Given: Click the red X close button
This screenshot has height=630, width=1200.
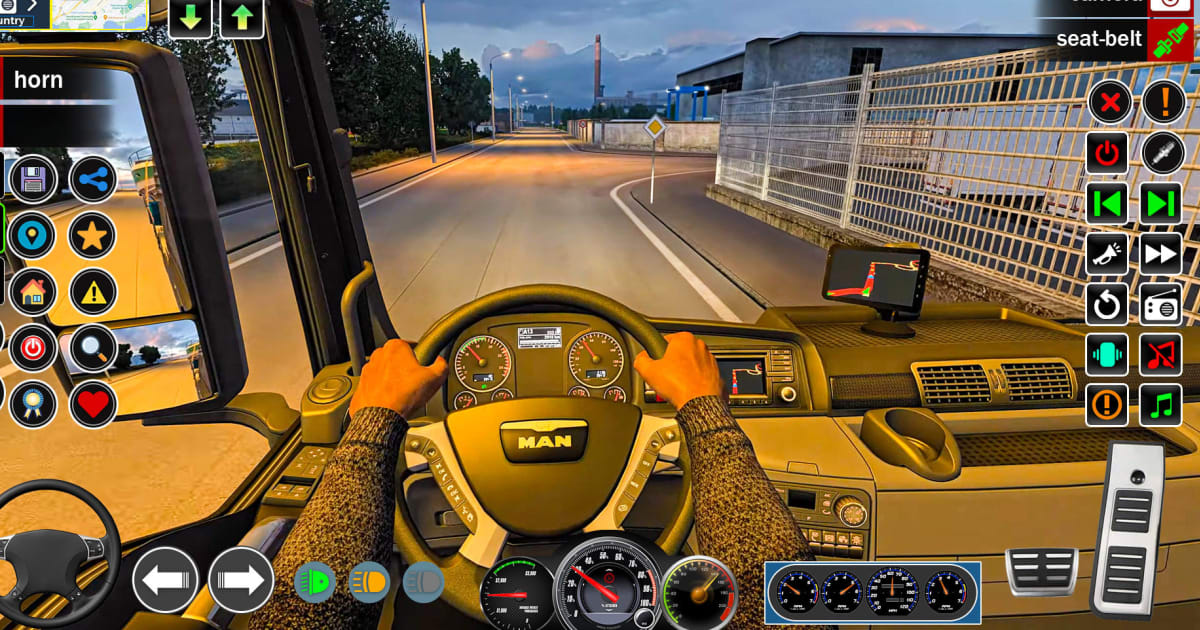Looking at the screenshot, I should (x=1109, y=101).
